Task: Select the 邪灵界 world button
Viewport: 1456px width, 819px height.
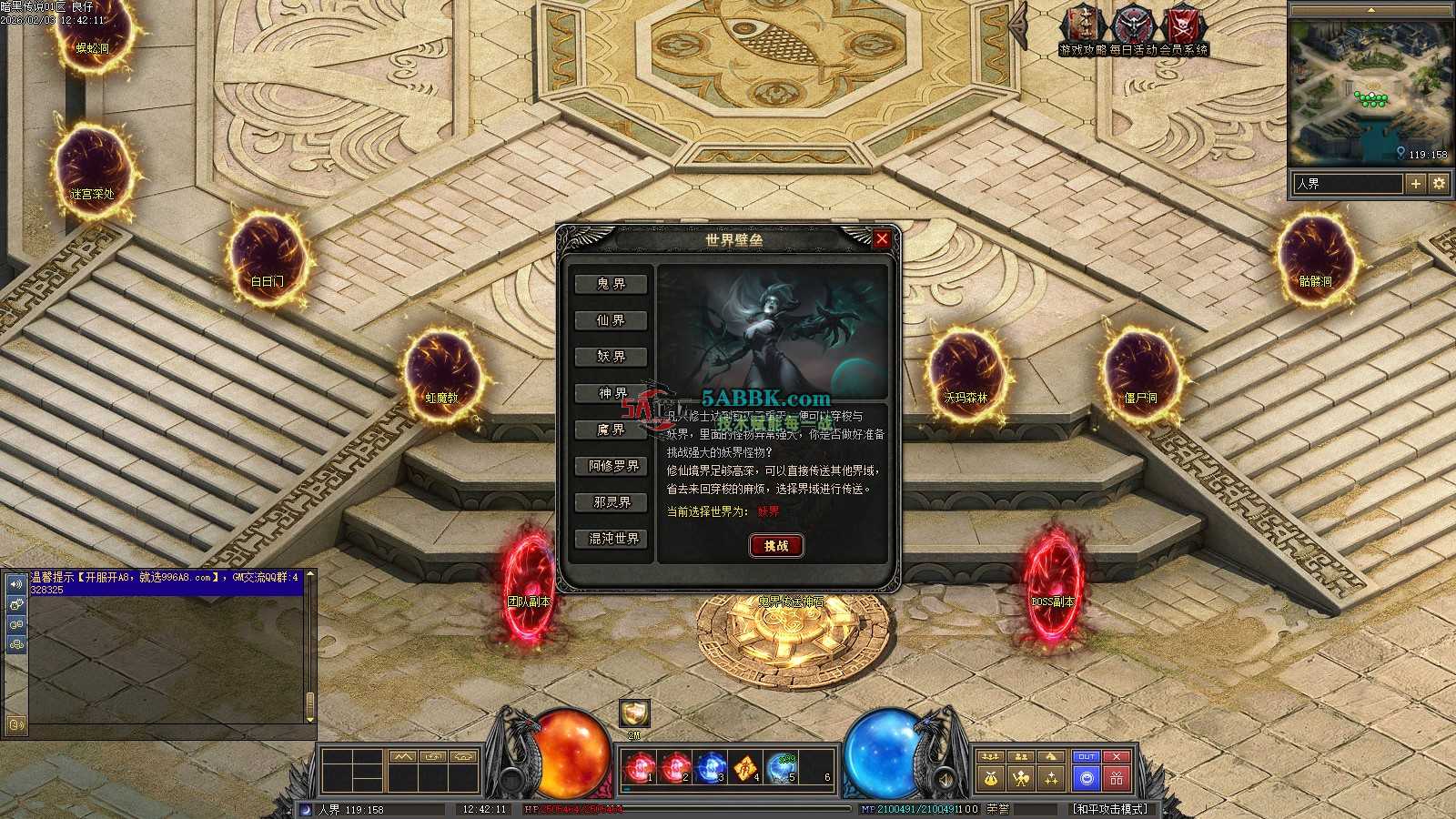Action: point(613,502)
